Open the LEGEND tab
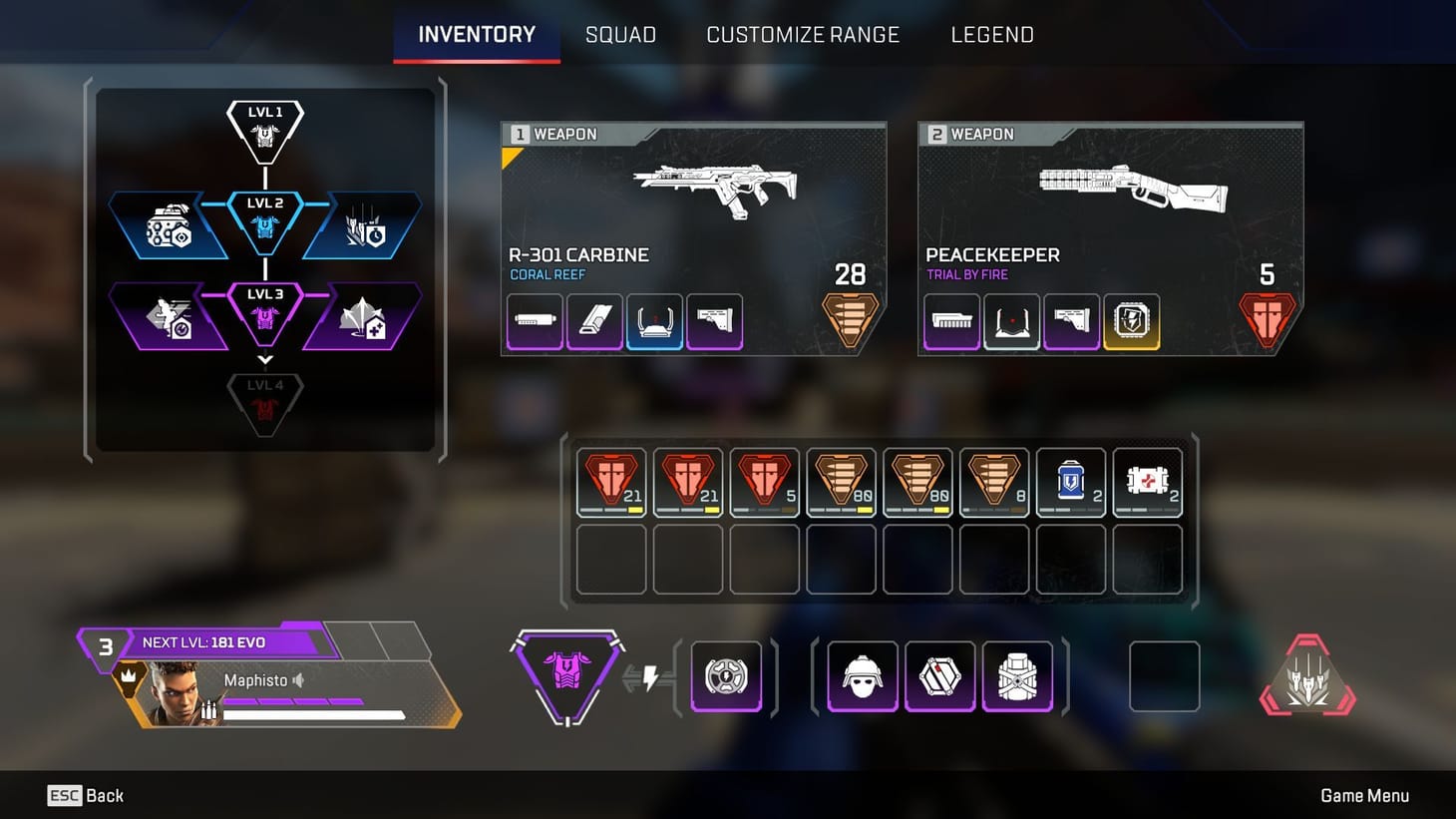The width and height of the screenshot is (1456, 819). pos(992,35)
